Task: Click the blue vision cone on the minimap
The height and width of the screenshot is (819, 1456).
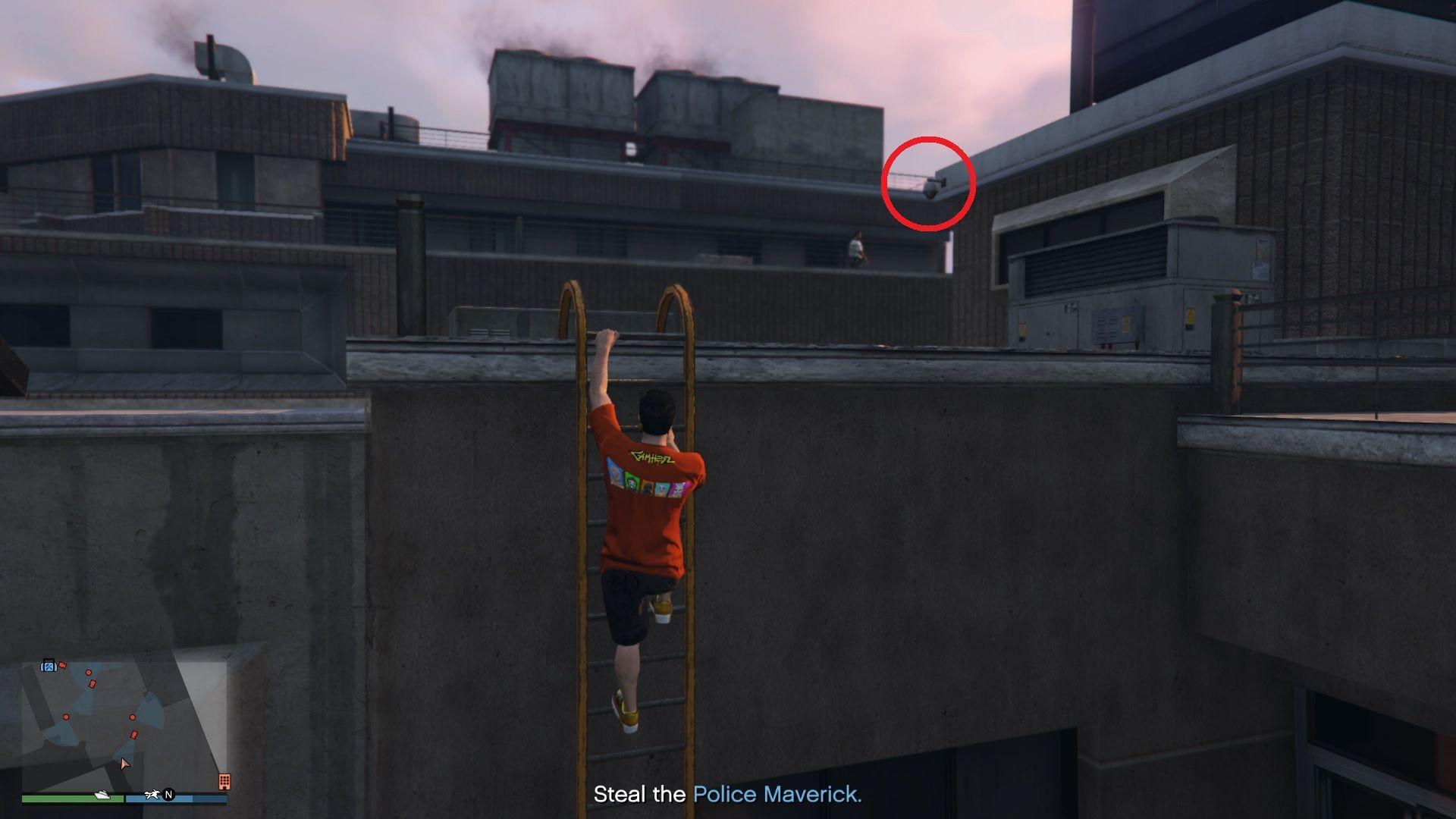Action: tap(151, 706)
